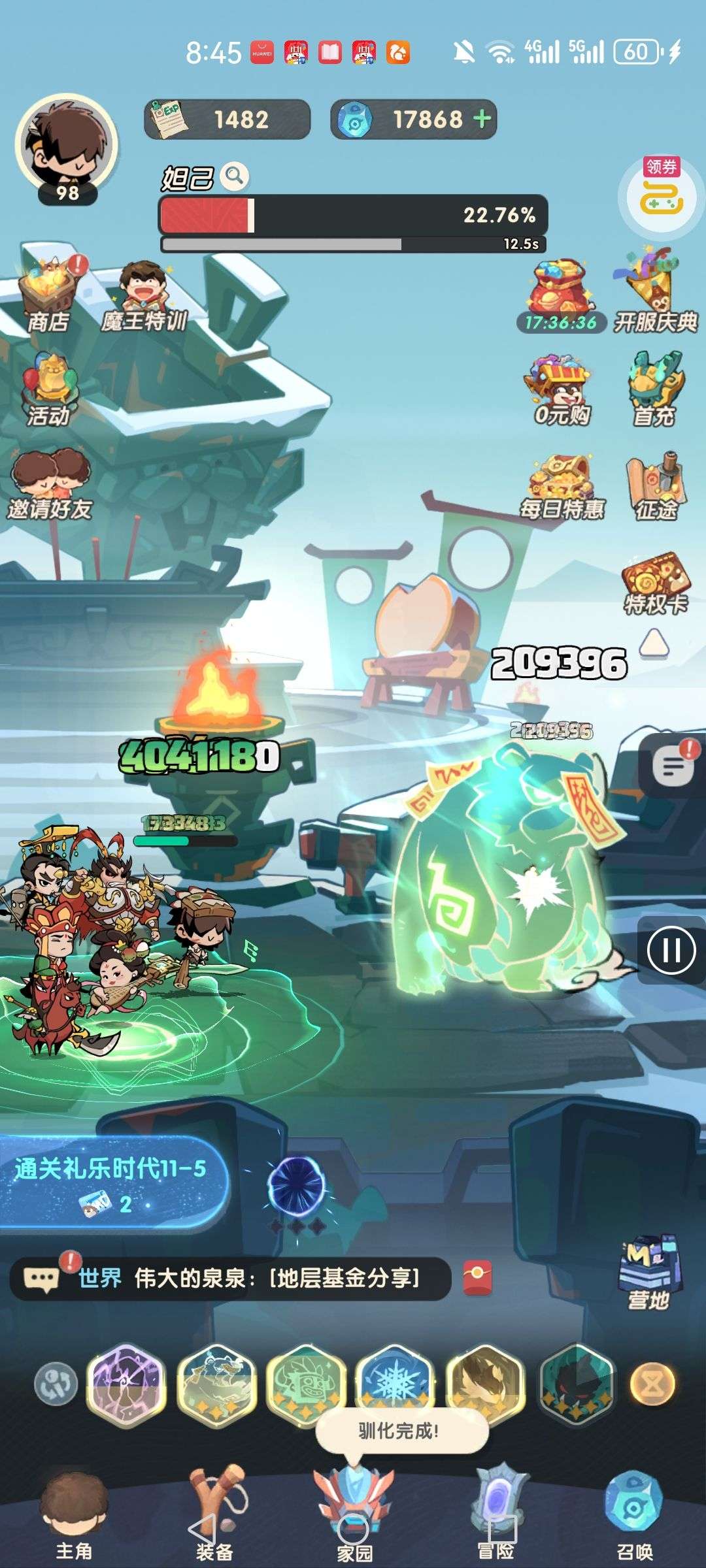Image resolution: width=706 pixels, height=1568 pixels.
Task: Open the 开服庆典 celebration event
Action: pos(654,294)
